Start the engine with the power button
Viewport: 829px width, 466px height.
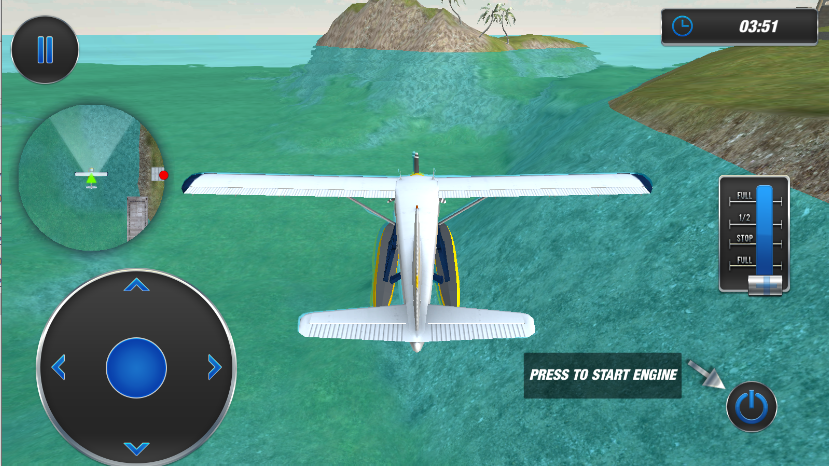click(x=751, y=406)
